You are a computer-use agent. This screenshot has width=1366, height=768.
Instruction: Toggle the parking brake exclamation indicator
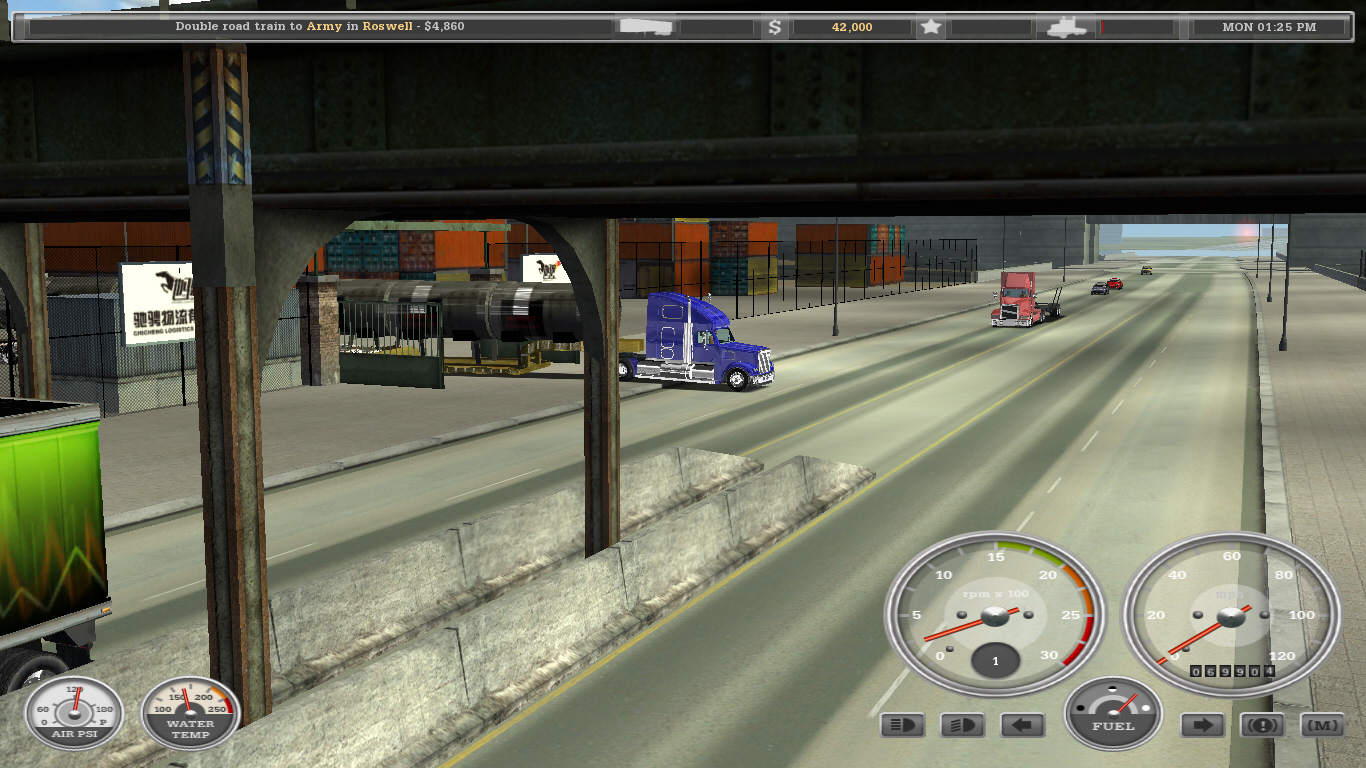pos(1262,725)
